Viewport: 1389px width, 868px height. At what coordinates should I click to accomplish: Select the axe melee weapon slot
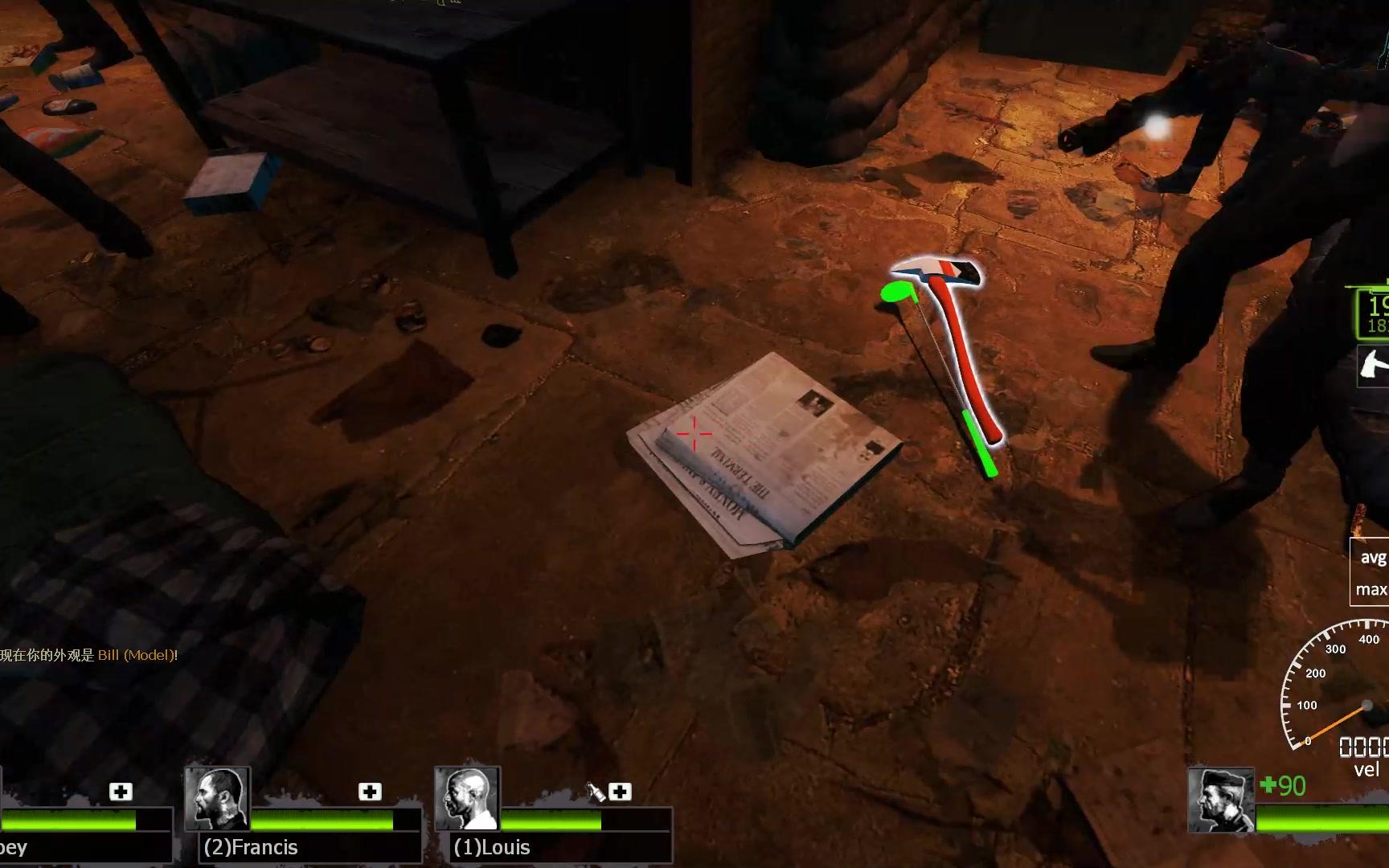1373,366
